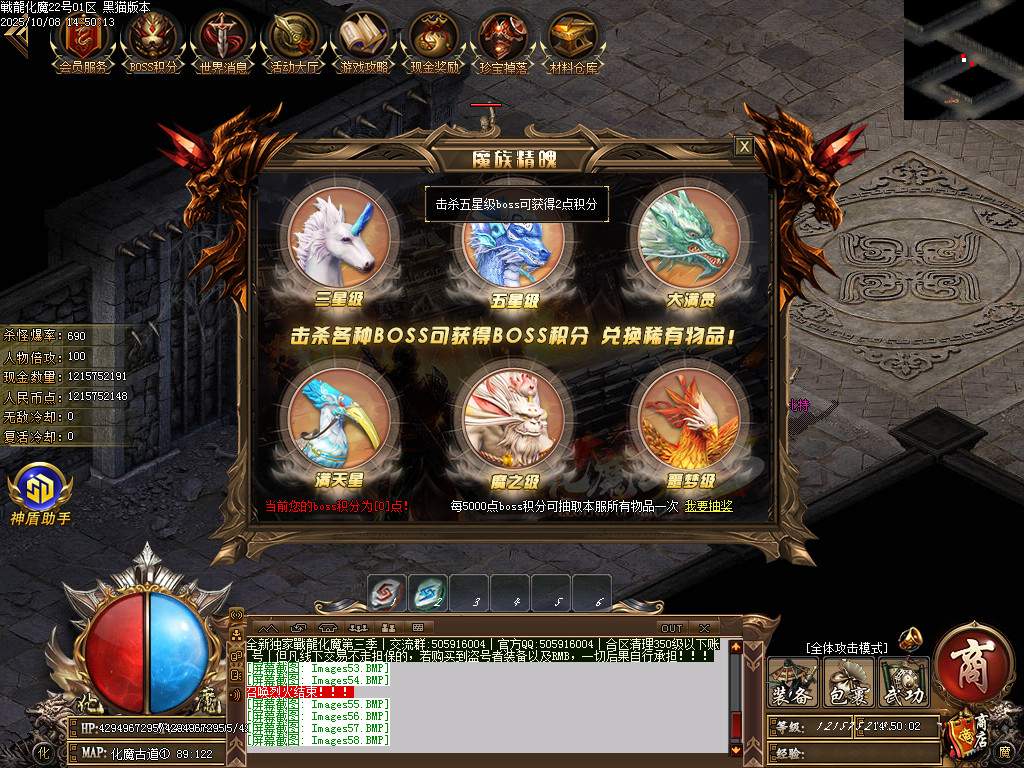
Task: Open the 活动大厅 activity hall
Action: [294, 40]
